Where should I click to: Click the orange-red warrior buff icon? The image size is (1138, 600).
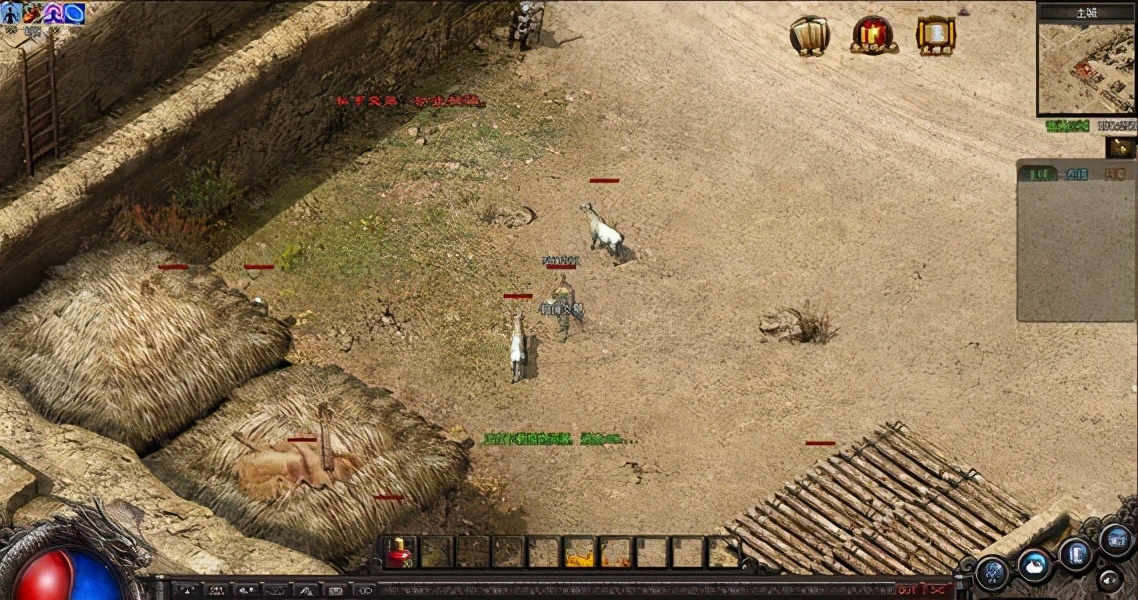point(33,13)
